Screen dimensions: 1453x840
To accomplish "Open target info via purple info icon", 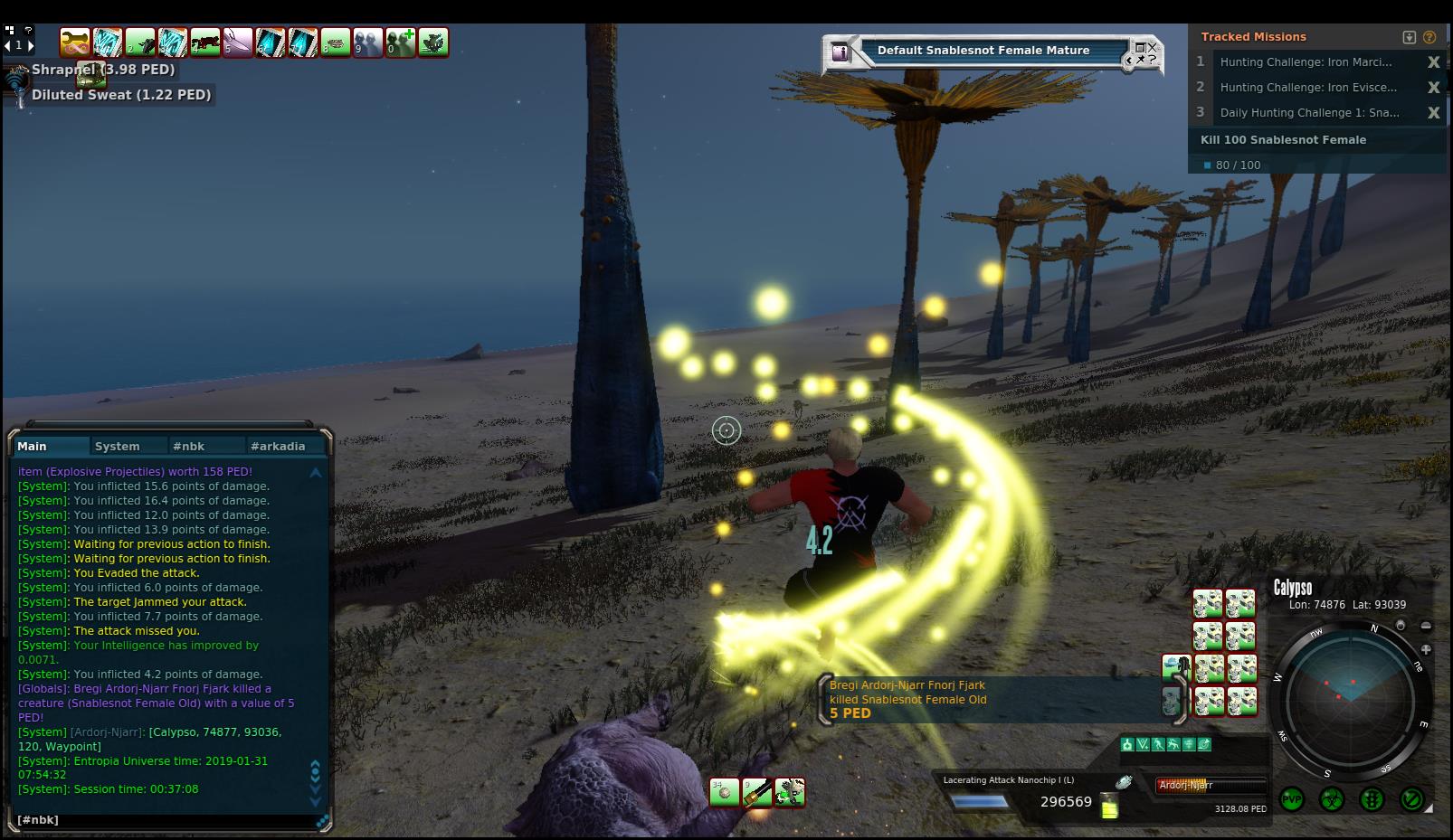I will 840,52.
